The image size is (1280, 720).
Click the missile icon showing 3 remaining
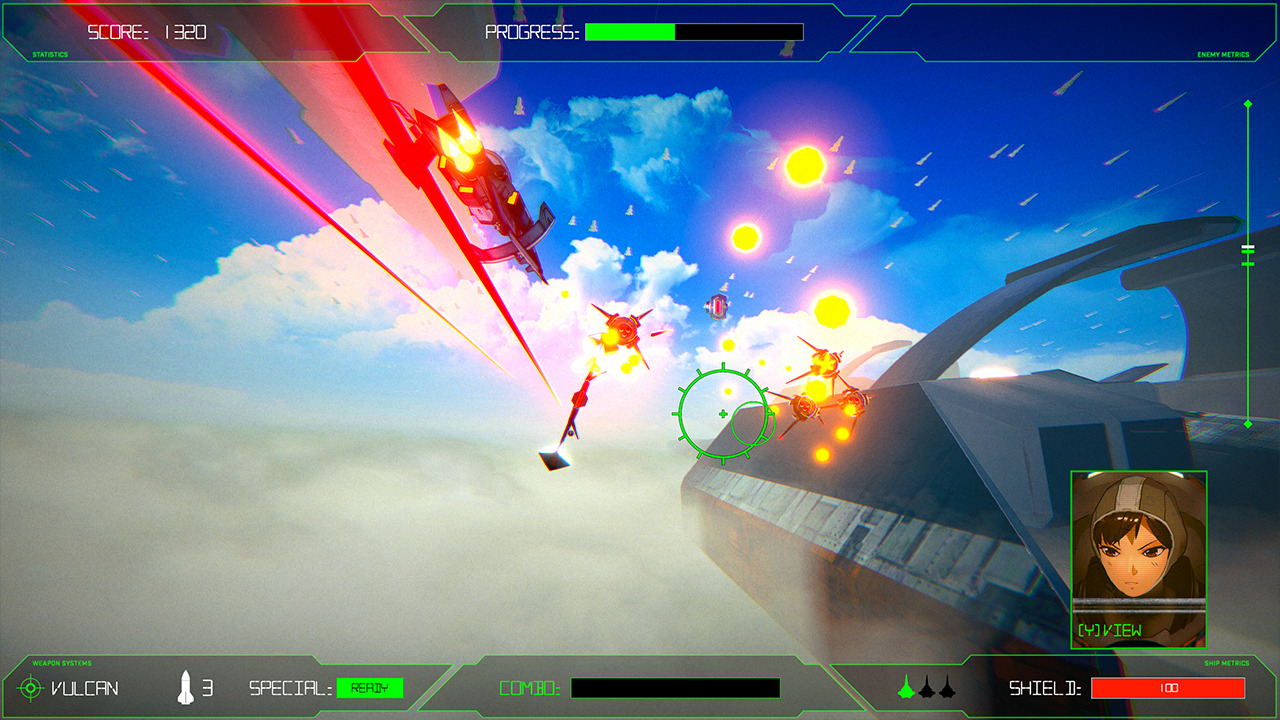click(186, 686)
